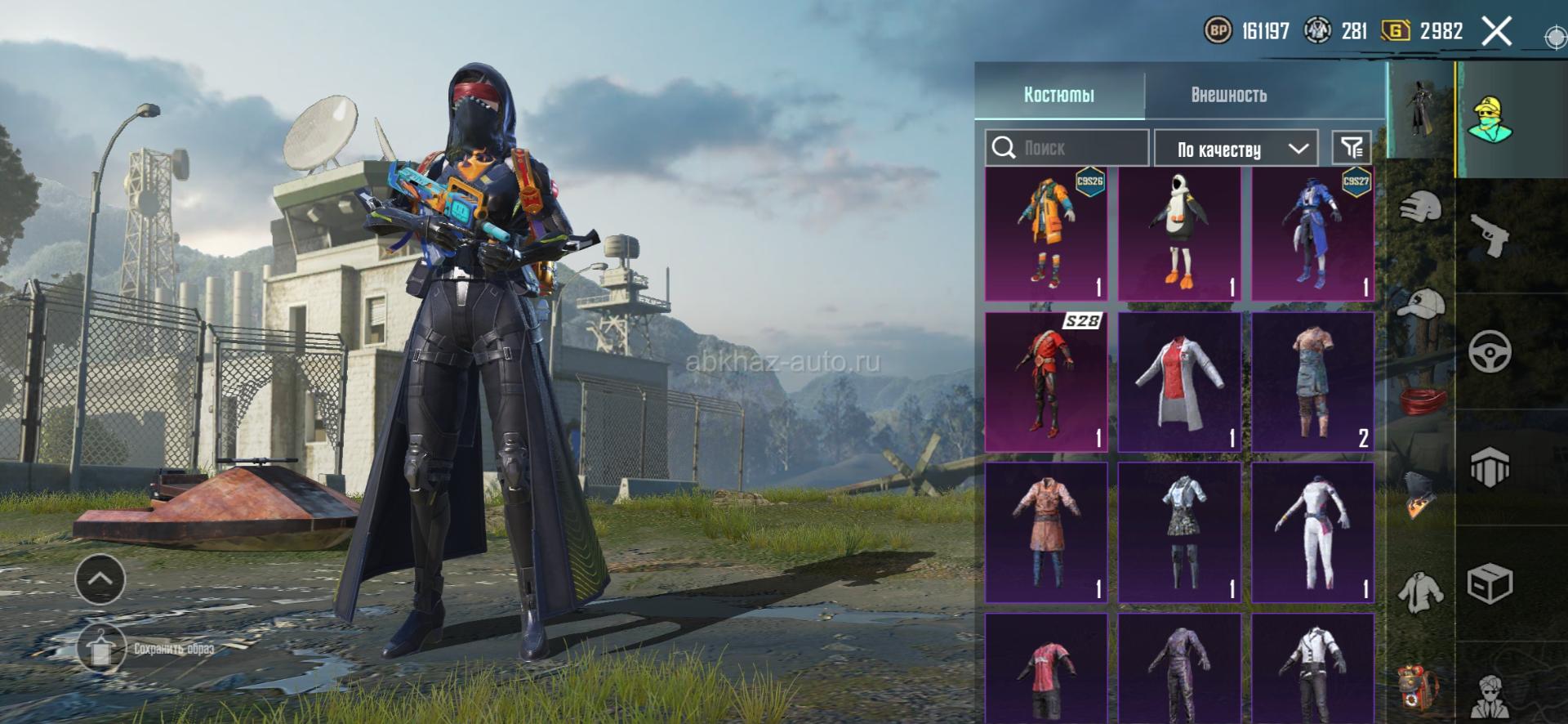Switch to the Костюмы tab
This screenshot has width=1568, height=724.
click(x=1059, y=95)
